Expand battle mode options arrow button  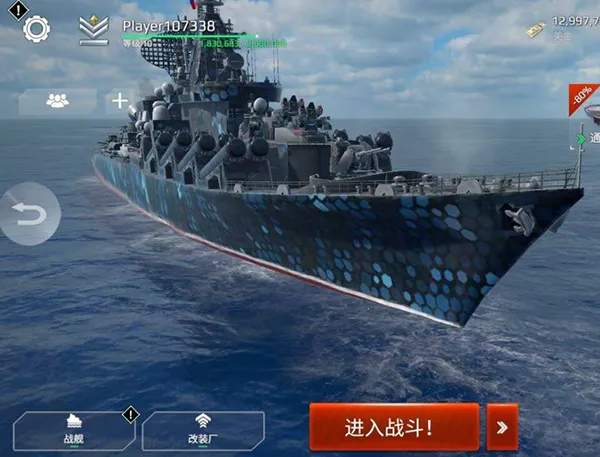(x=502, y=428)
